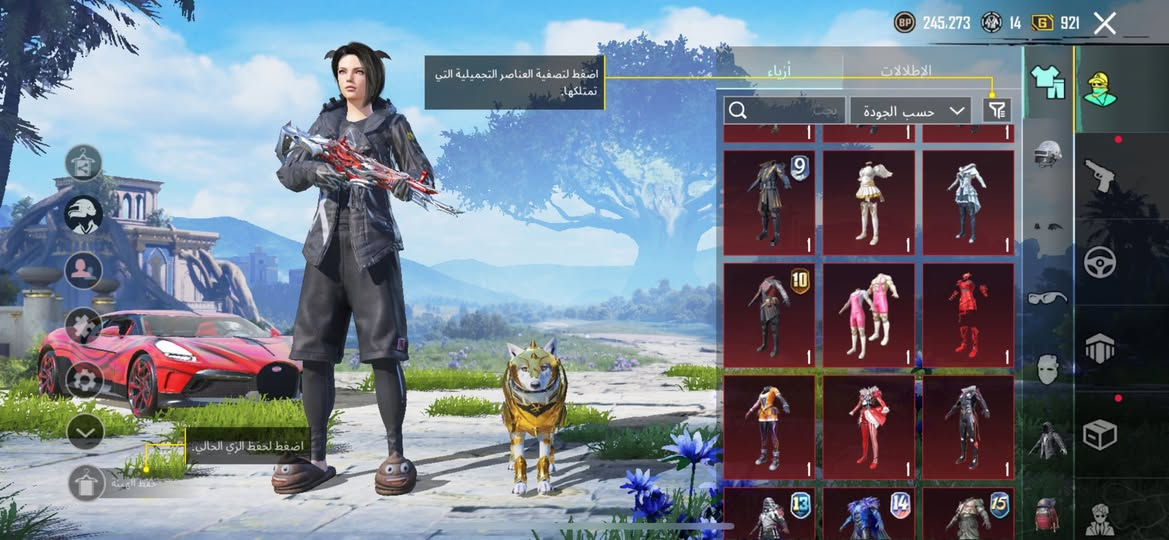The width and height of the screenshot is (1169, 540).
Task: Open the glasses category
Action: point(1047,297)
